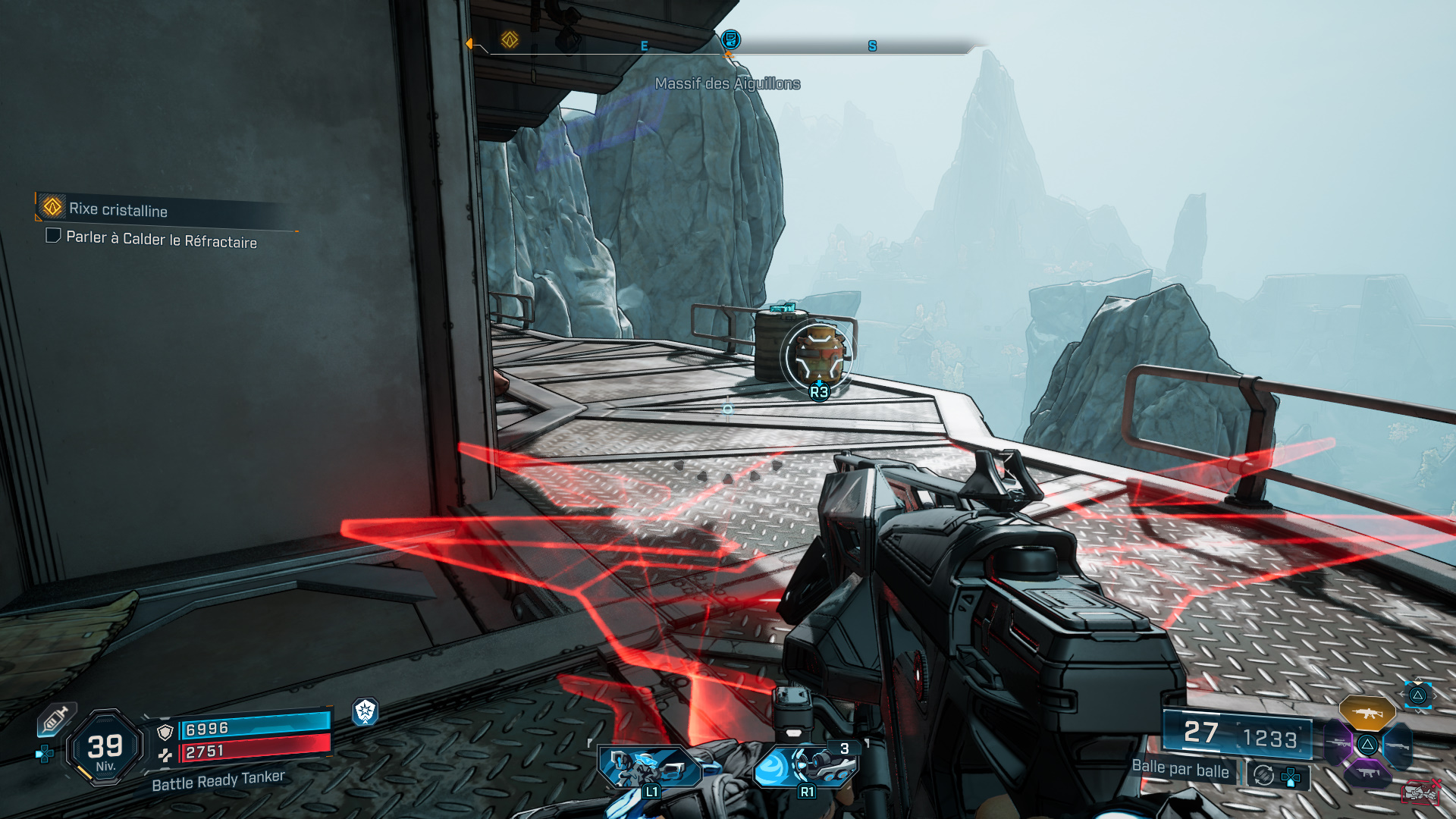Open the Guardian Rank star emblem icon

tap(366, 713)
